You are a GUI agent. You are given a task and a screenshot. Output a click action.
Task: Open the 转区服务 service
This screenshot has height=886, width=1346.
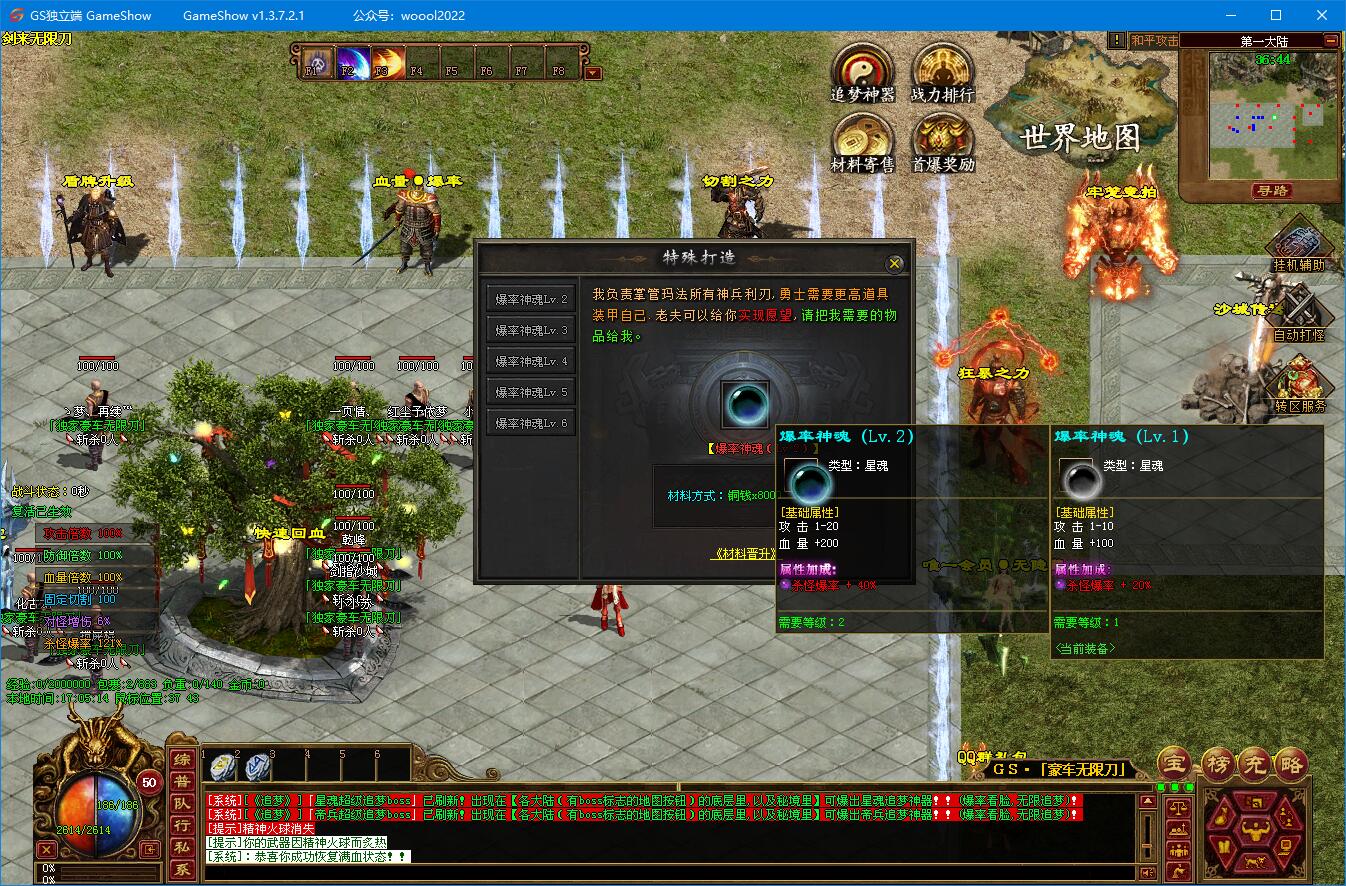pos(1298,384)
